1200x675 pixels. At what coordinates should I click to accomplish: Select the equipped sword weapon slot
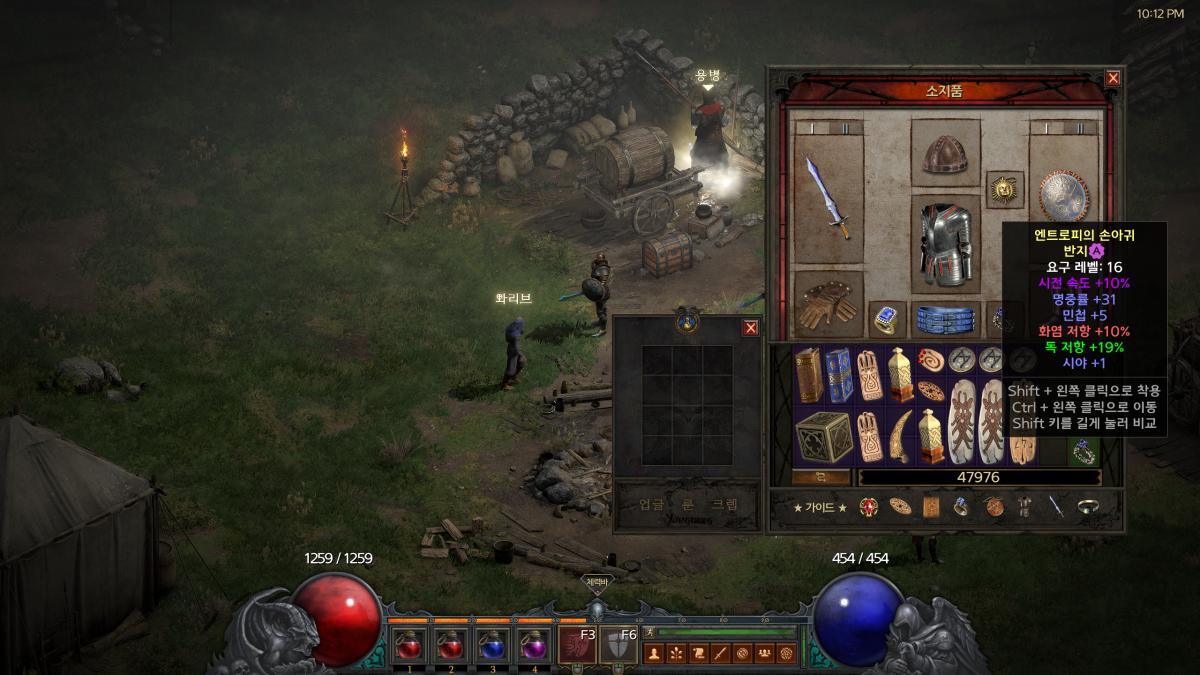(x=828, y=198)
